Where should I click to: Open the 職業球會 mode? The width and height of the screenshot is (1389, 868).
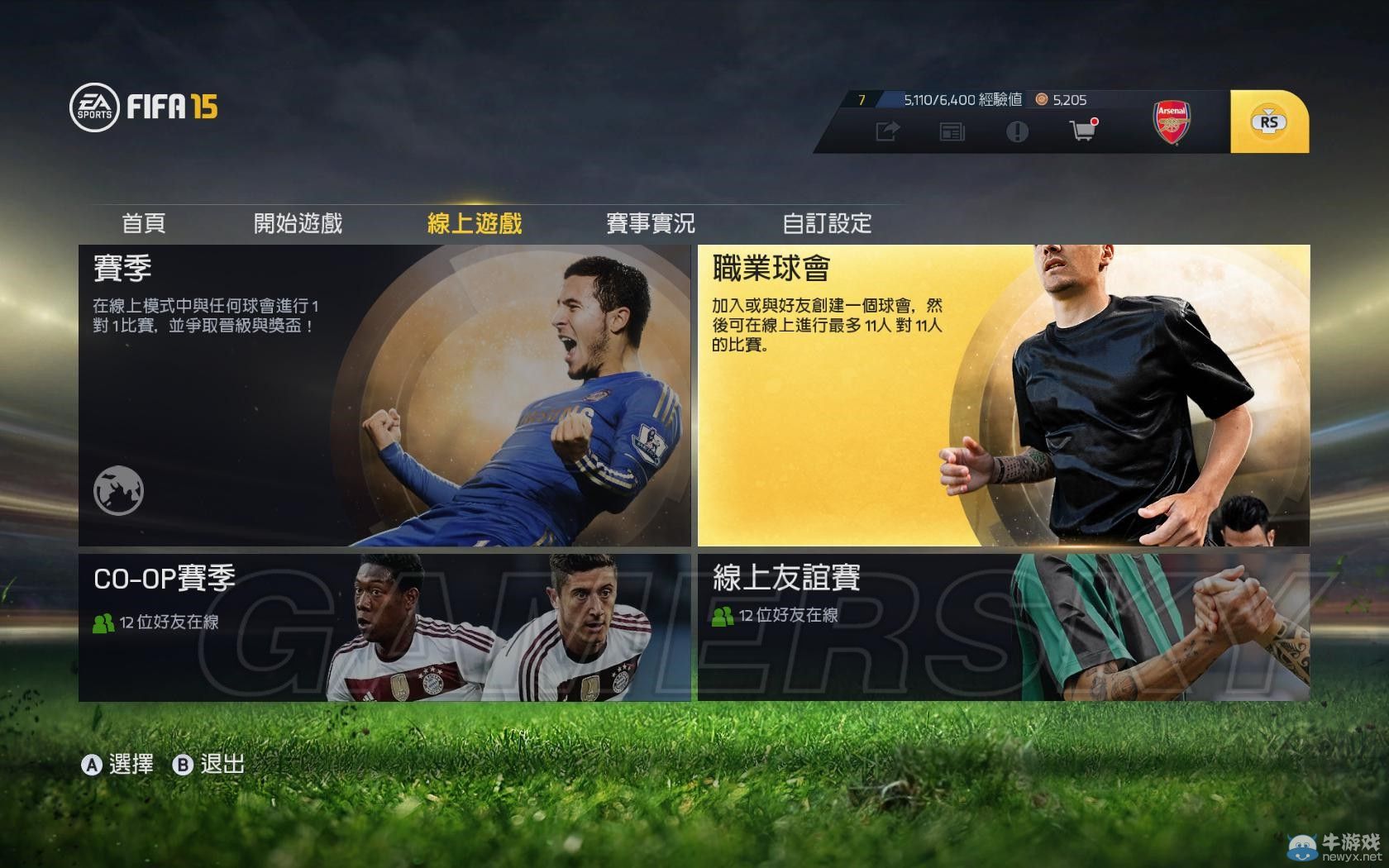[1005, 394]
